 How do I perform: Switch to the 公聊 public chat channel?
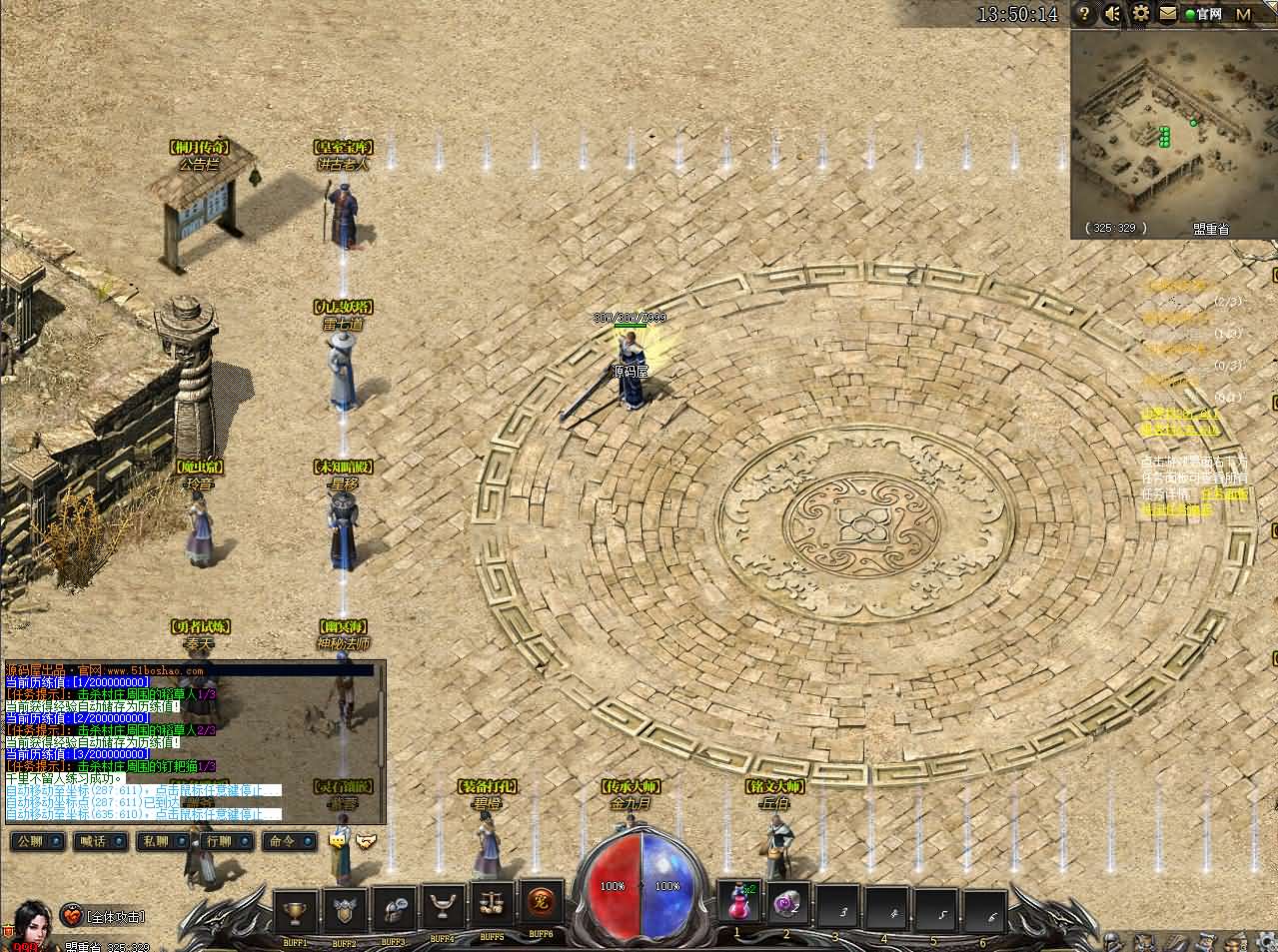[35, 841]
